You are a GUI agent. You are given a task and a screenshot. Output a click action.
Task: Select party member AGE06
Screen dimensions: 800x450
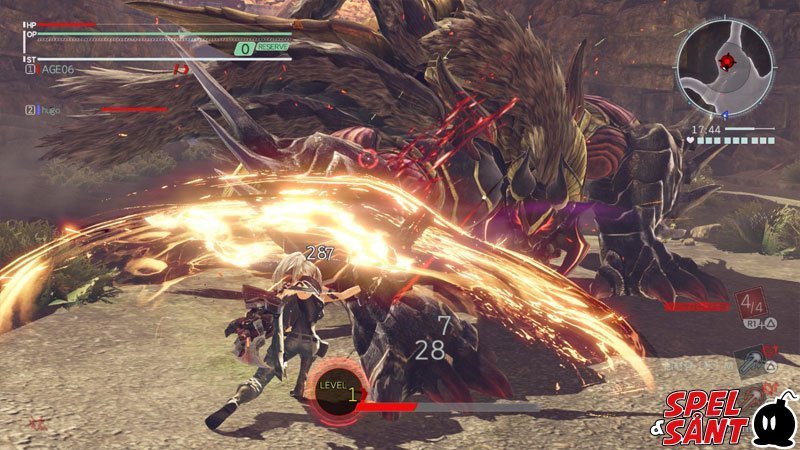coord(55,70)
